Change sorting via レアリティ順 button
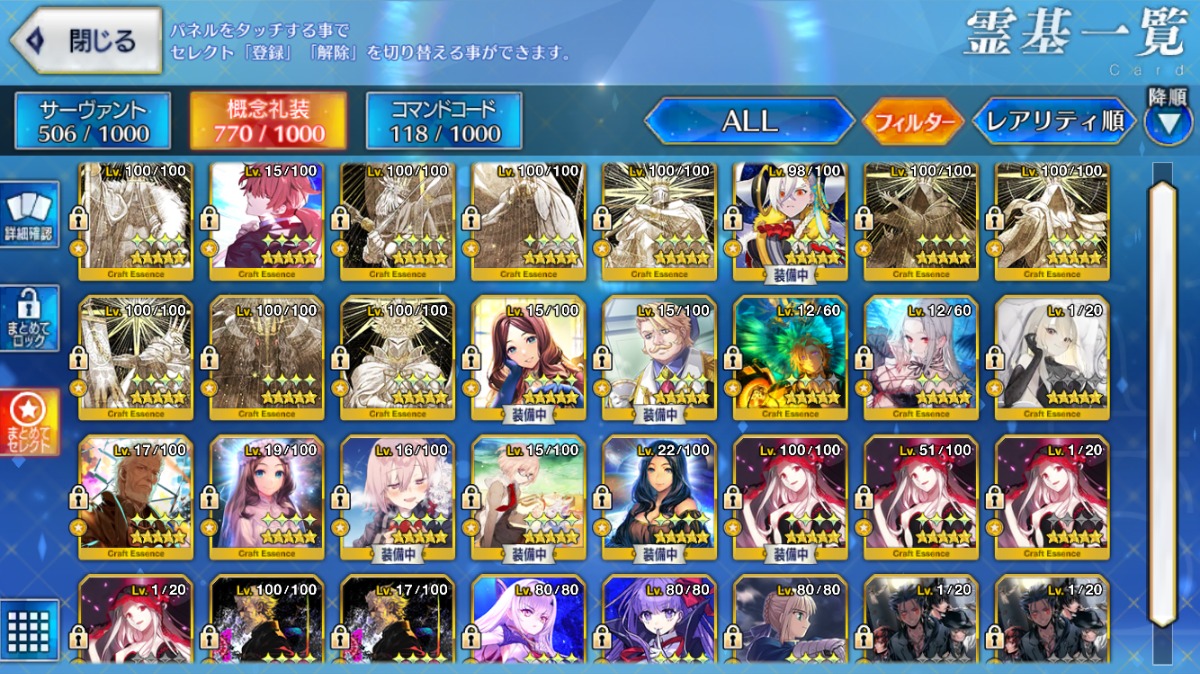Viewport: 1200px width, 674px height. pos(1054,121)
